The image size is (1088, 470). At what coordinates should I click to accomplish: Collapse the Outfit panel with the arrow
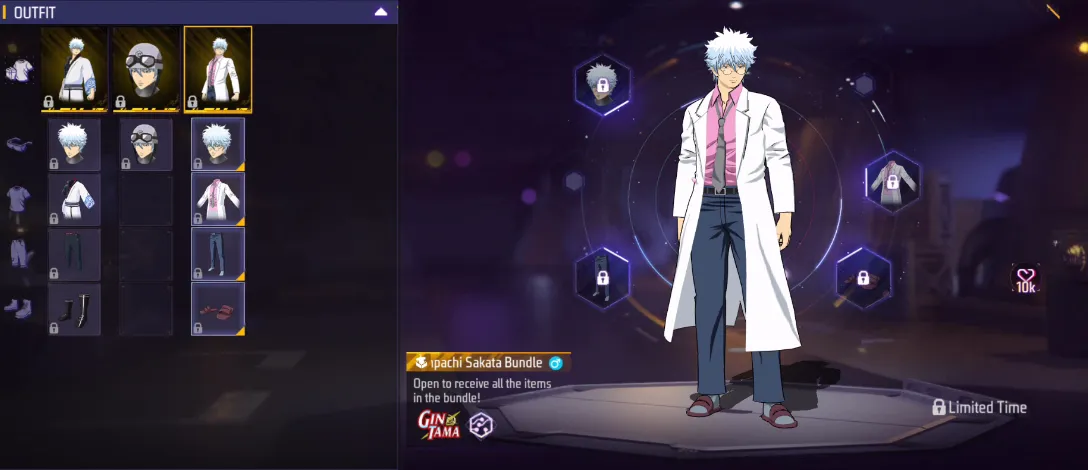coord(380,12)
